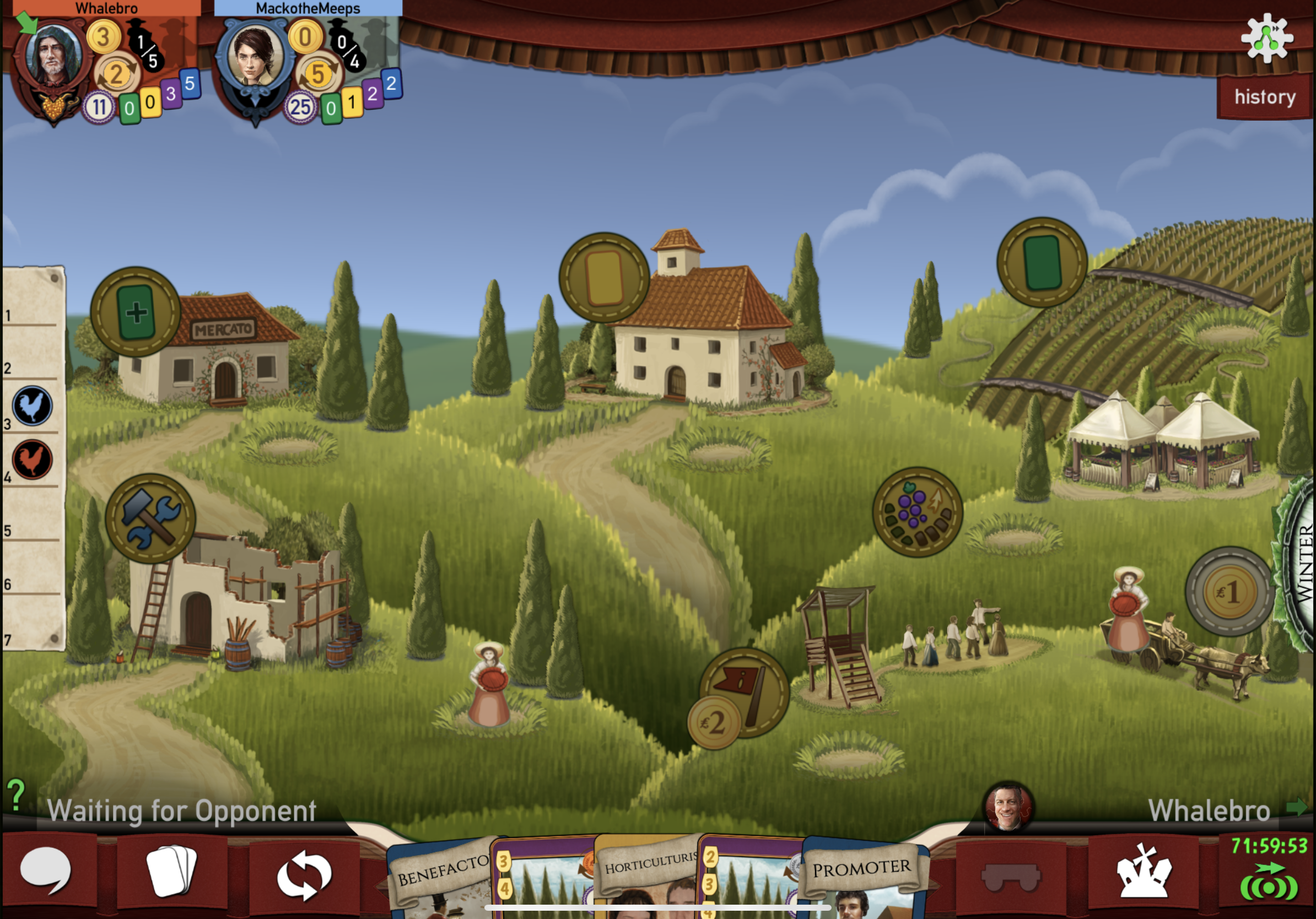Select Whalebro's player portrait
Image resolution: width=1316 pixels, height=919 pixels.
[53, 58]
